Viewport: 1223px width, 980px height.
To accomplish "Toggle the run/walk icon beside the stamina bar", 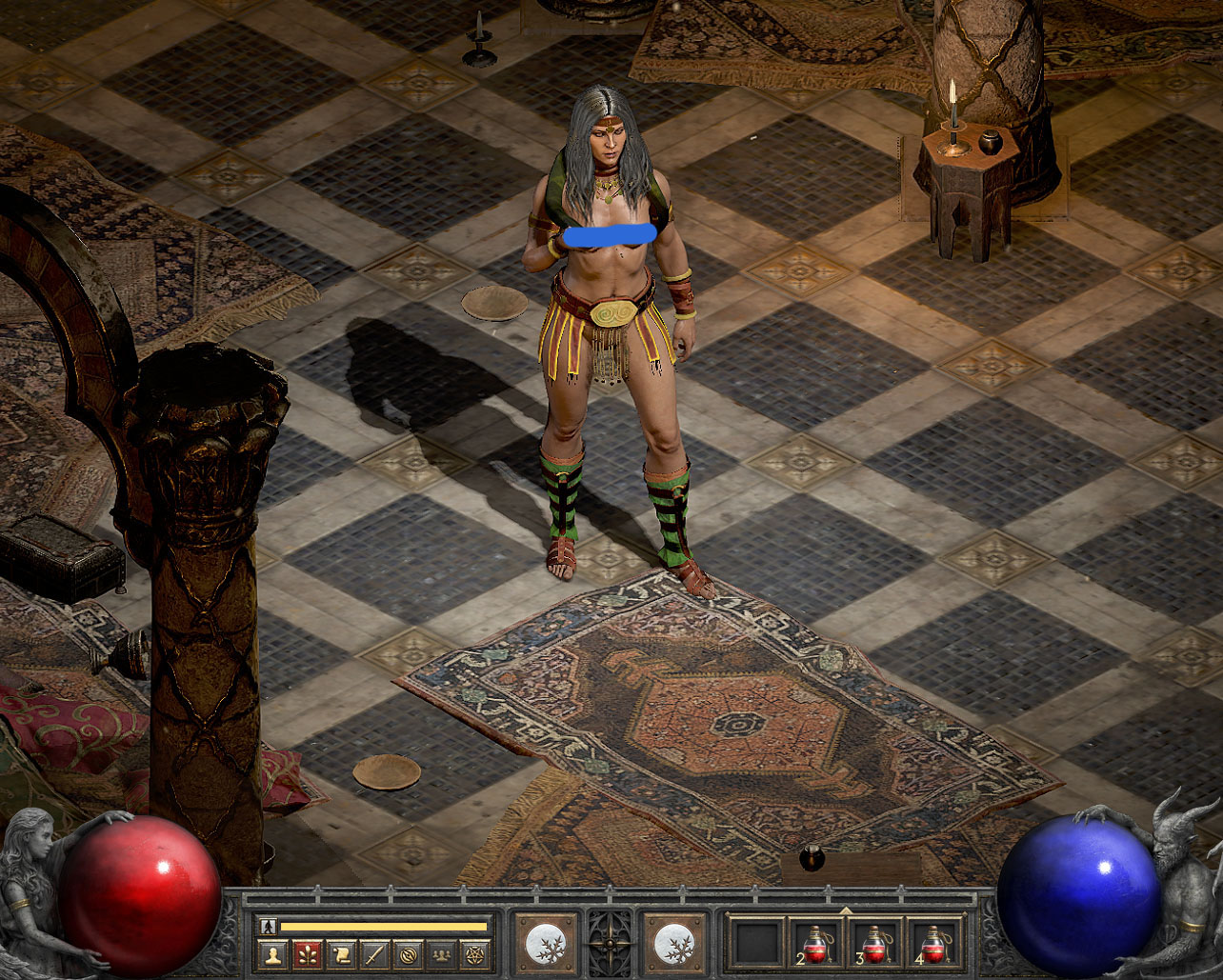I will (269, 926).
